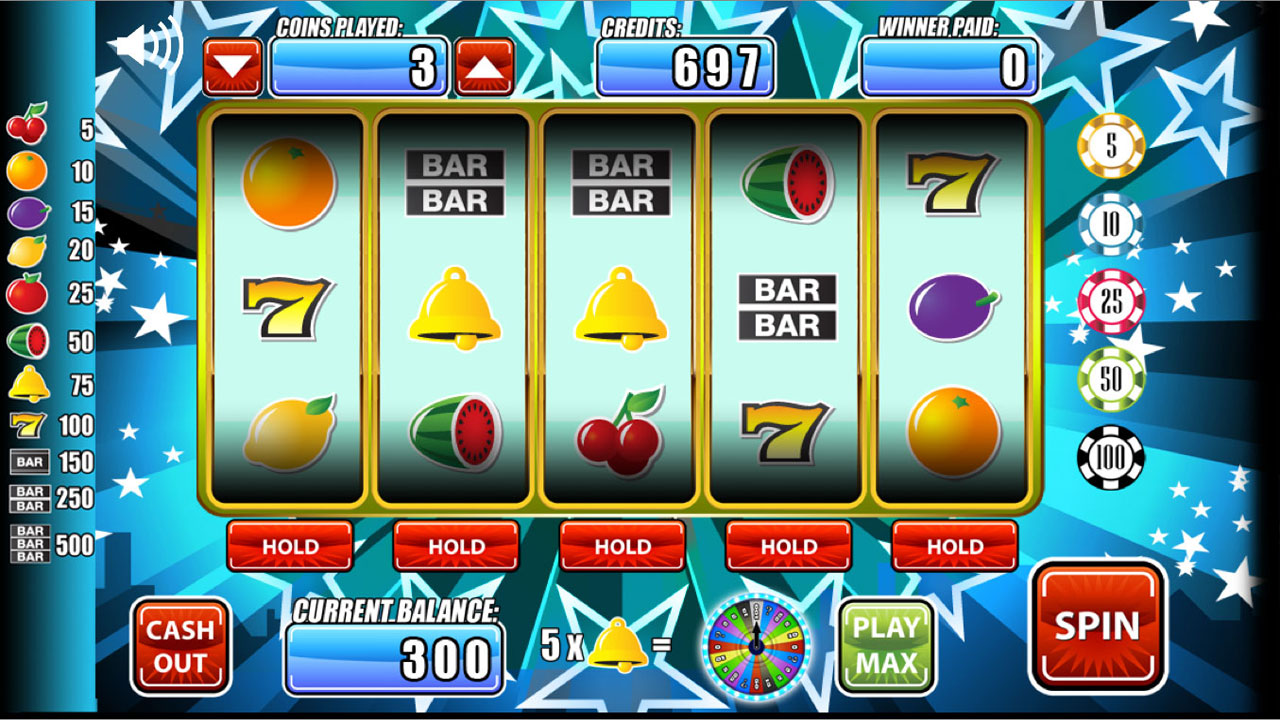Click the CREDITS display field
The width and height of the screenshot is (1280, 720).
pos(688,68)
